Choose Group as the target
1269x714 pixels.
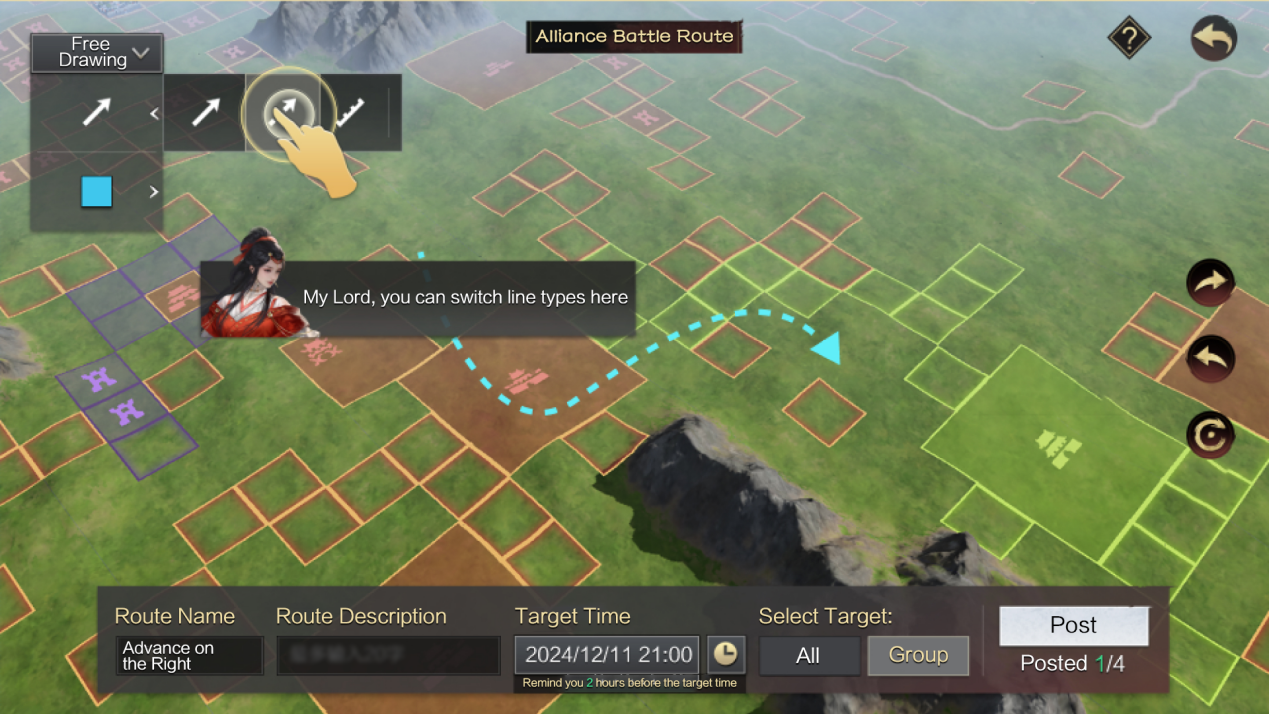918,655
